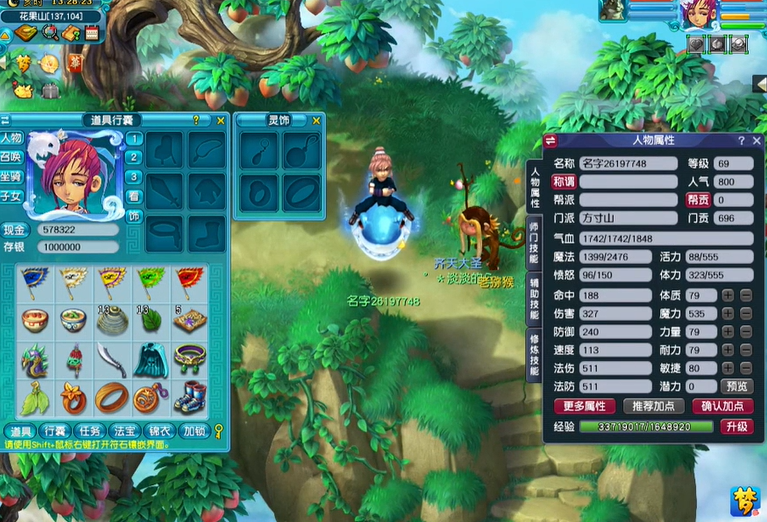This screenshot has width=767, height=522.
Task: Switch to the 召唤 summon tab
Action: click(x=12, y=157)
